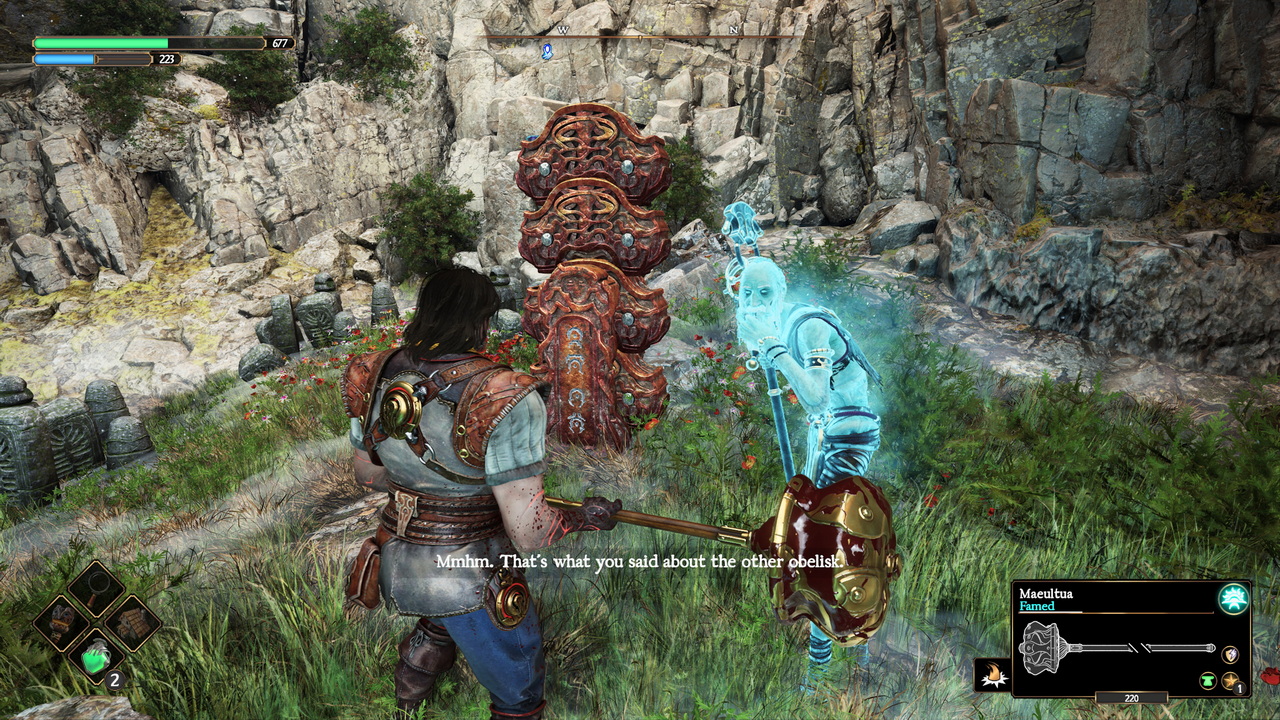
Task: Click the lightning shield perk icon
Action: coord(1231,654)
